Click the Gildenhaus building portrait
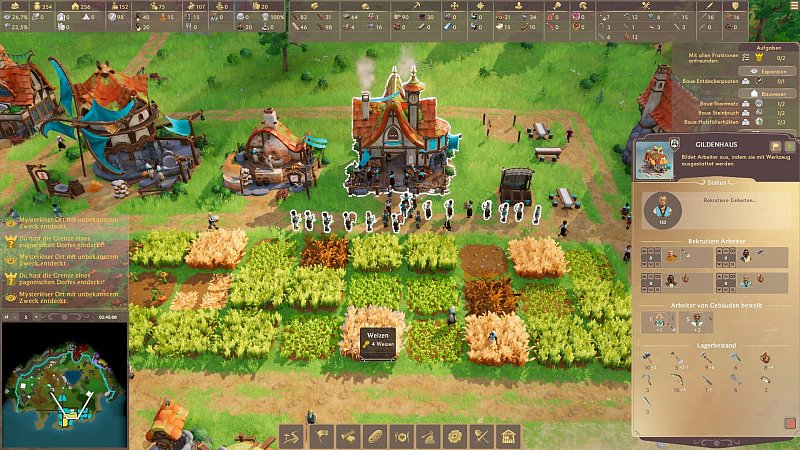This screenshot has height=450, width=800. tap(651, 158)
